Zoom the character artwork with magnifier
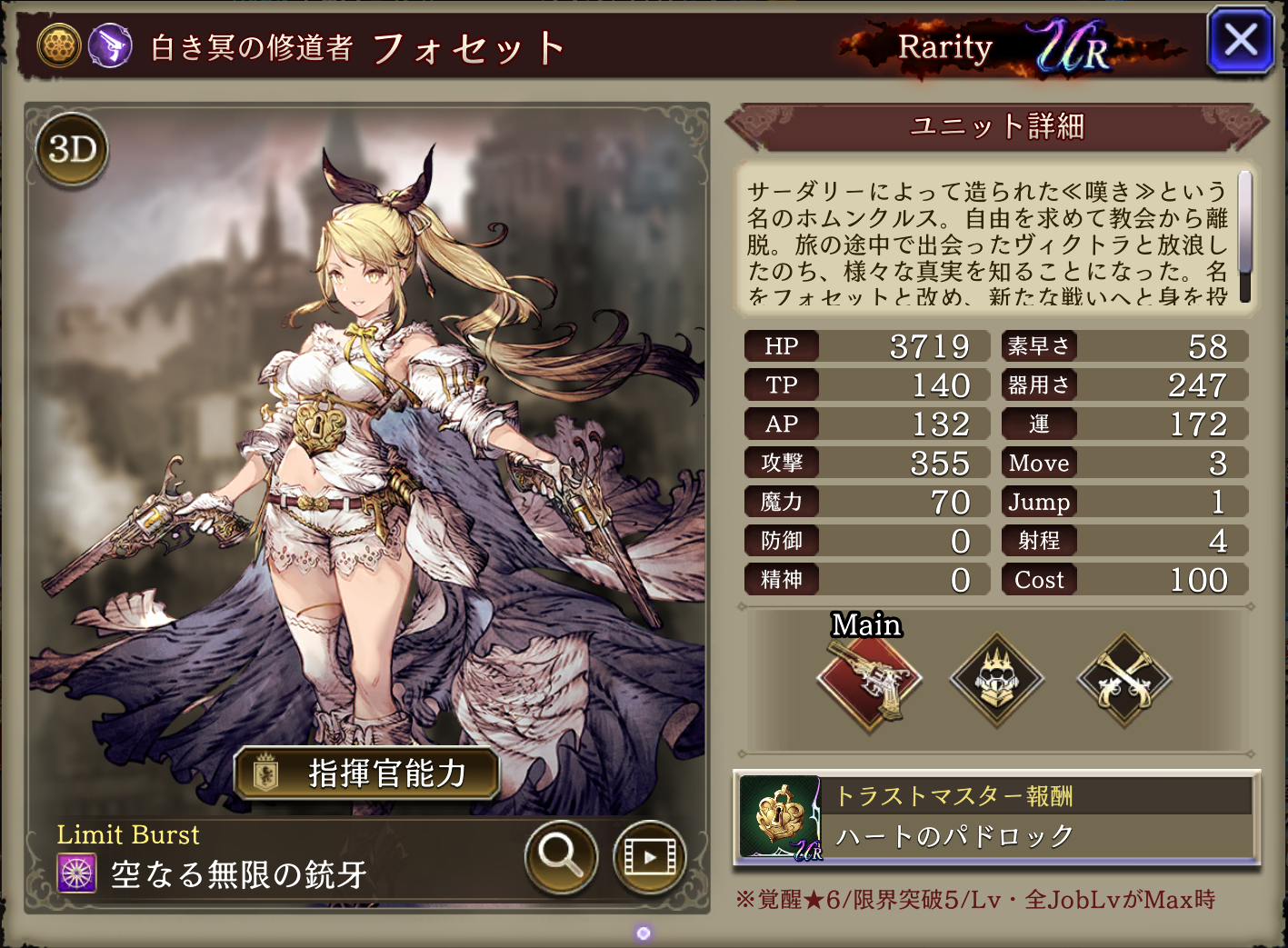The height and width of the screenshot is (948, 1288). coord(560,855)
